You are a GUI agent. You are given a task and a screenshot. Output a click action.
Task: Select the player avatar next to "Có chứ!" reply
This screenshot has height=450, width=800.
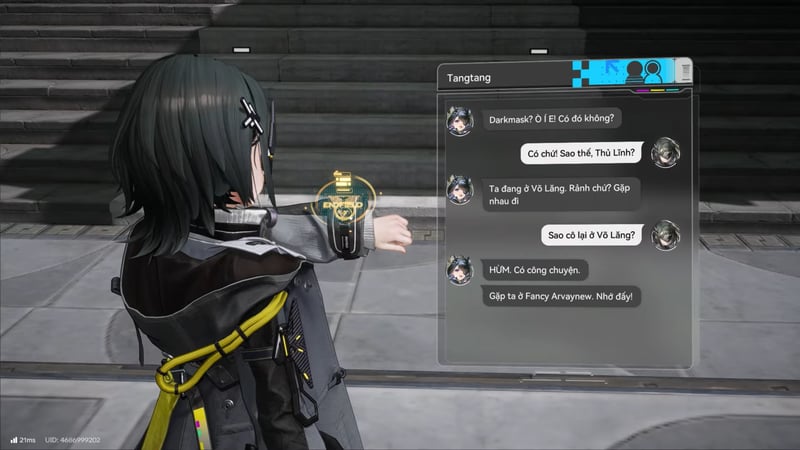click(x=665, y=153)
